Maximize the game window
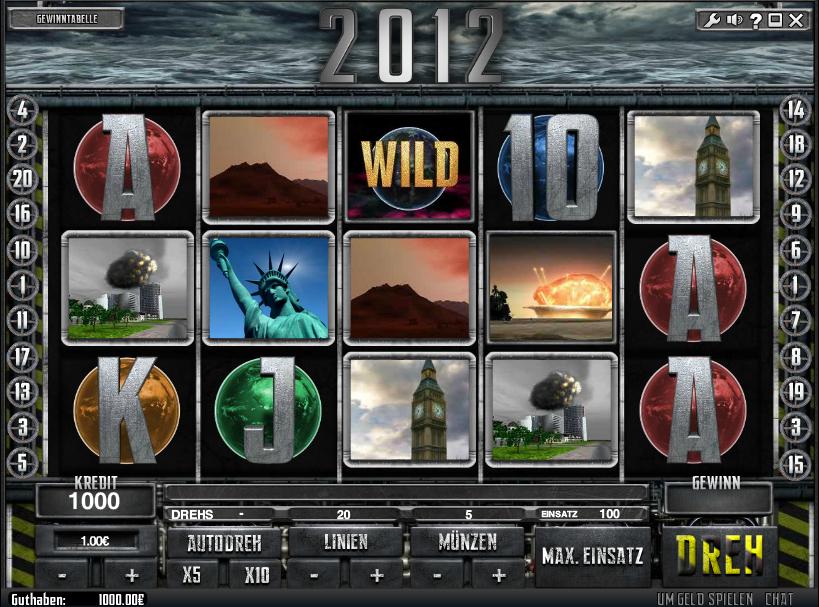This screenshot has height=607, width=819. (775, 20)
